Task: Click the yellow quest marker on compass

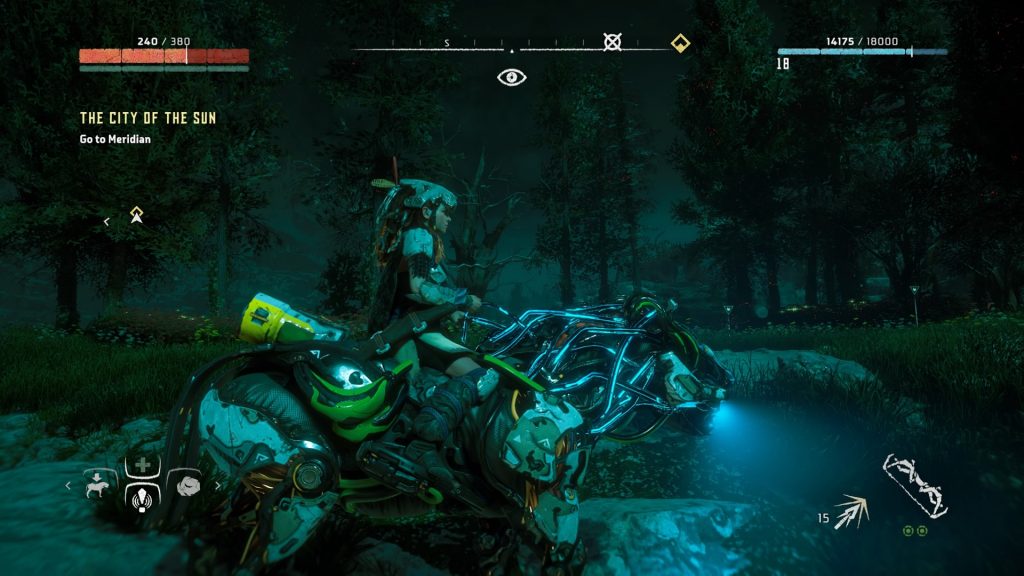Action: [679, 42]
